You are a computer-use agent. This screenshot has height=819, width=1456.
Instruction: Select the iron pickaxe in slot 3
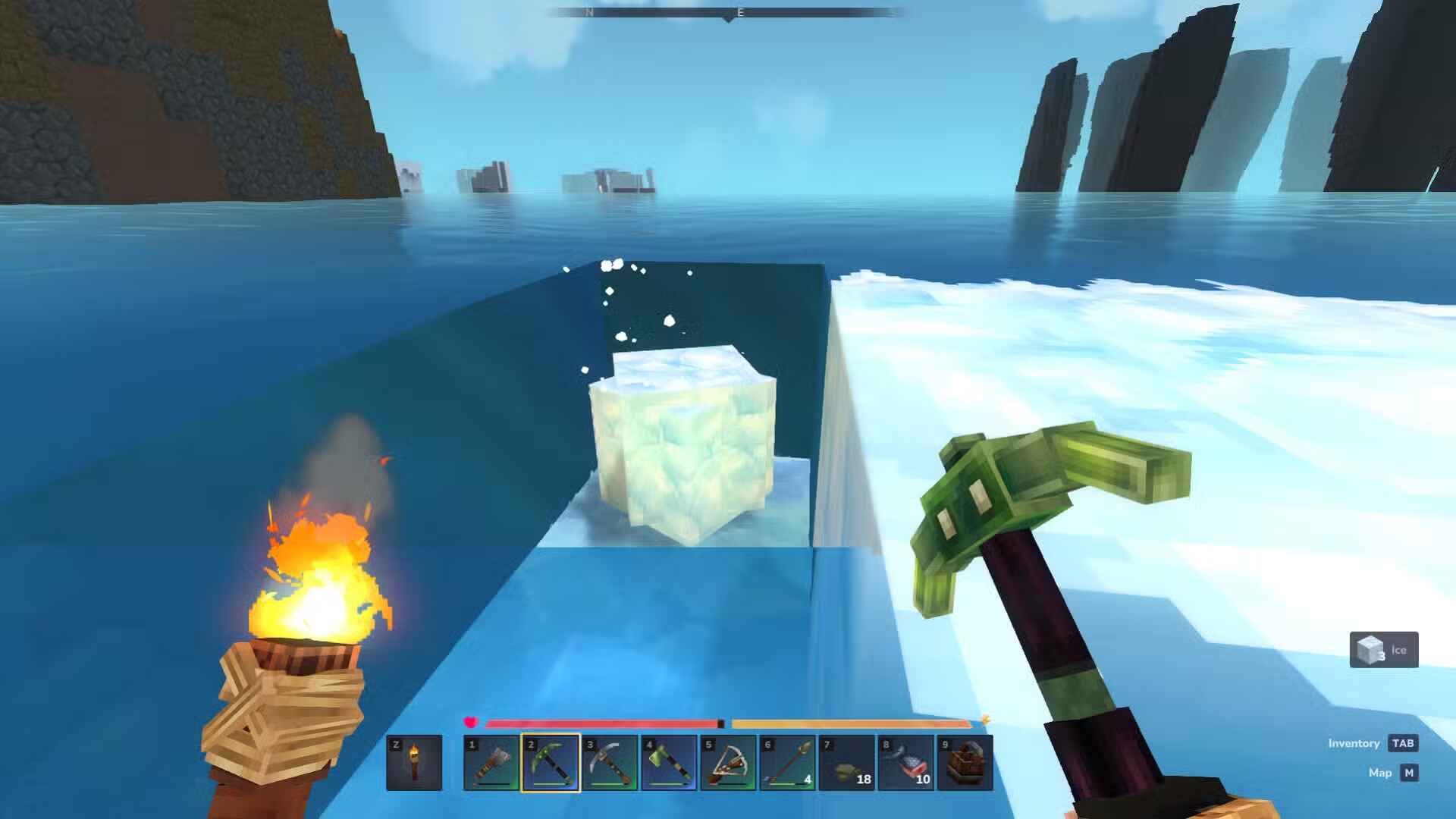[x=609, y=762]
